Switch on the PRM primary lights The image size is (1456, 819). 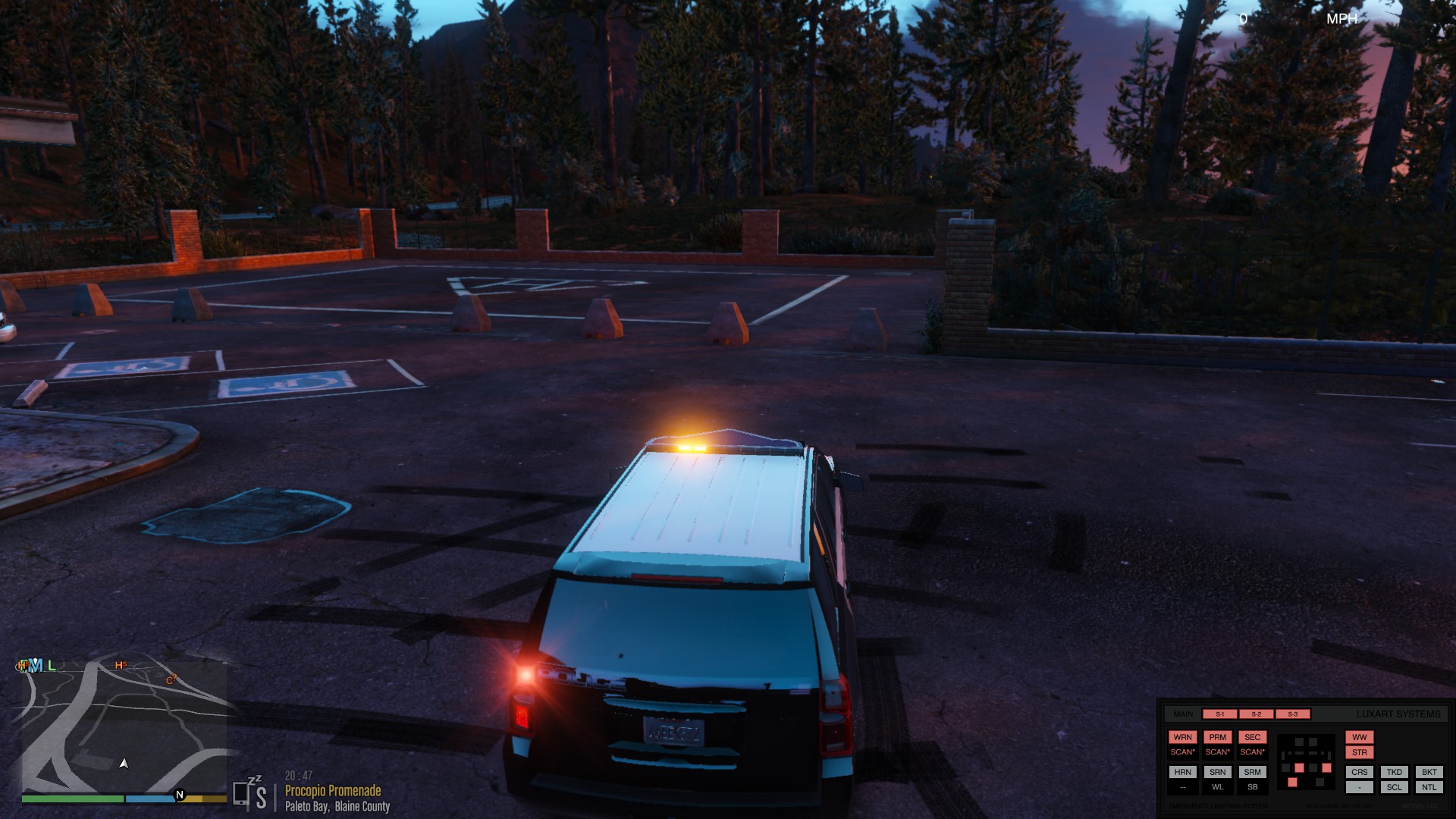[1217, 737]
